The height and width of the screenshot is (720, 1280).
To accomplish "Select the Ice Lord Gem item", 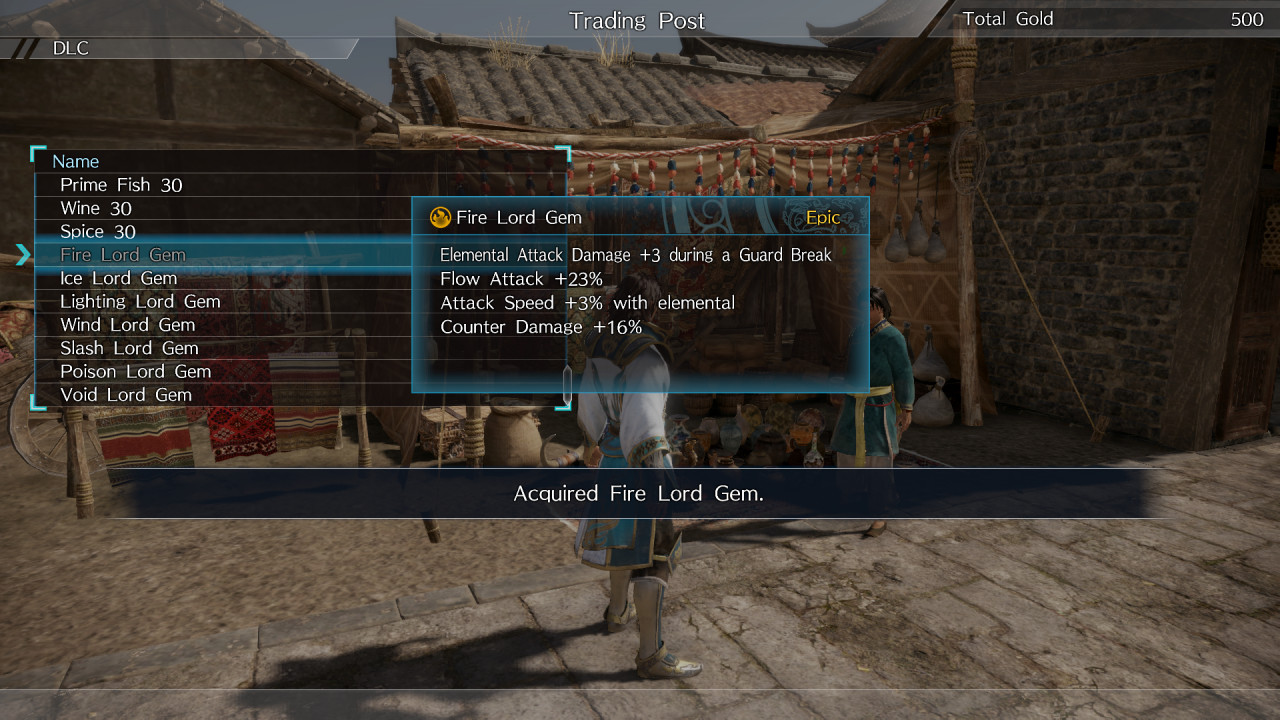I will tap(116, 278).
